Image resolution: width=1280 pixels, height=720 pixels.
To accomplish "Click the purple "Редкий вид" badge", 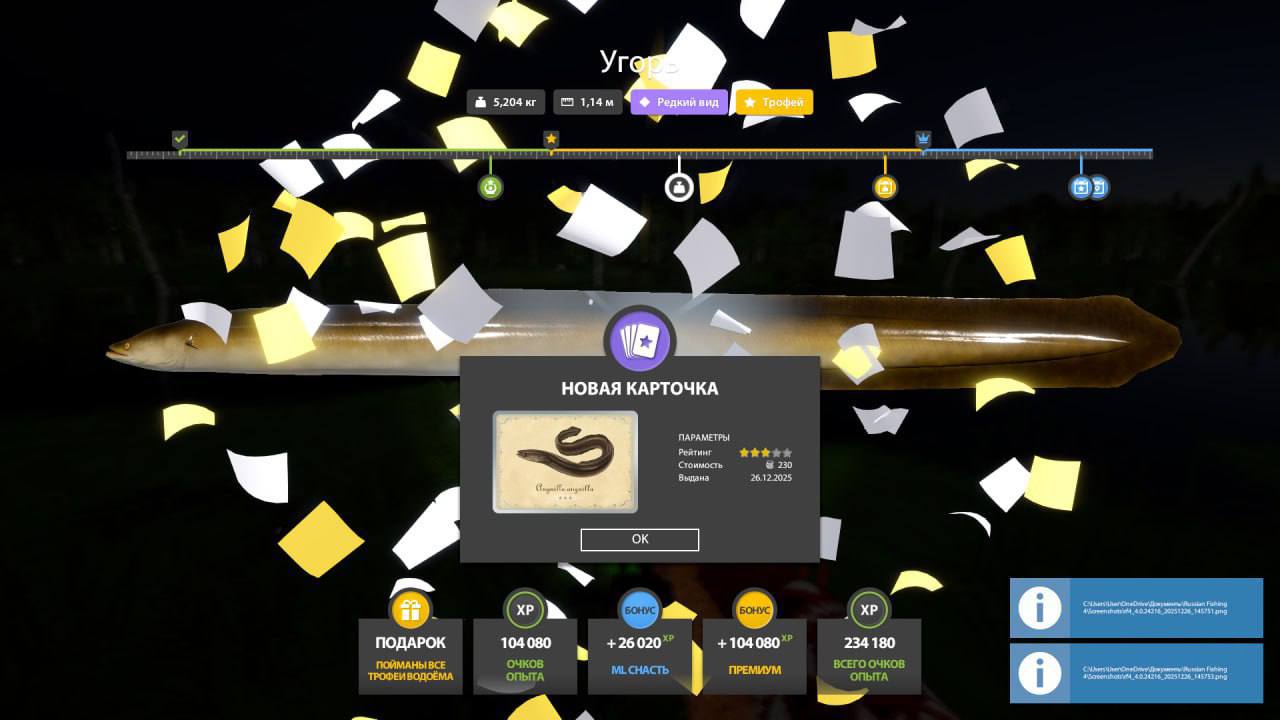I will coord(679,102).
